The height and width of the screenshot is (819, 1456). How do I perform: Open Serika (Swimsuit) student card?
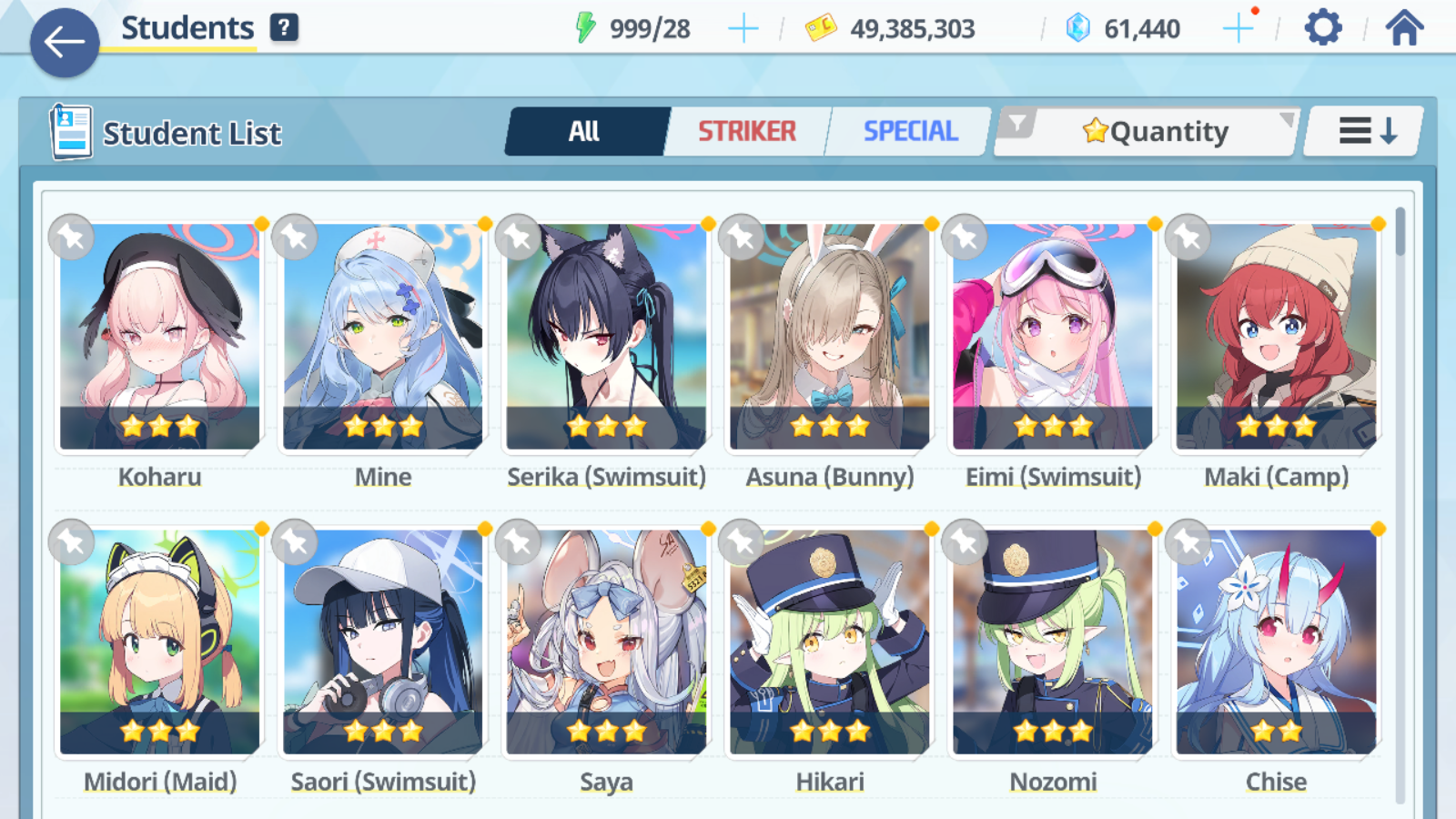point(606,337)
